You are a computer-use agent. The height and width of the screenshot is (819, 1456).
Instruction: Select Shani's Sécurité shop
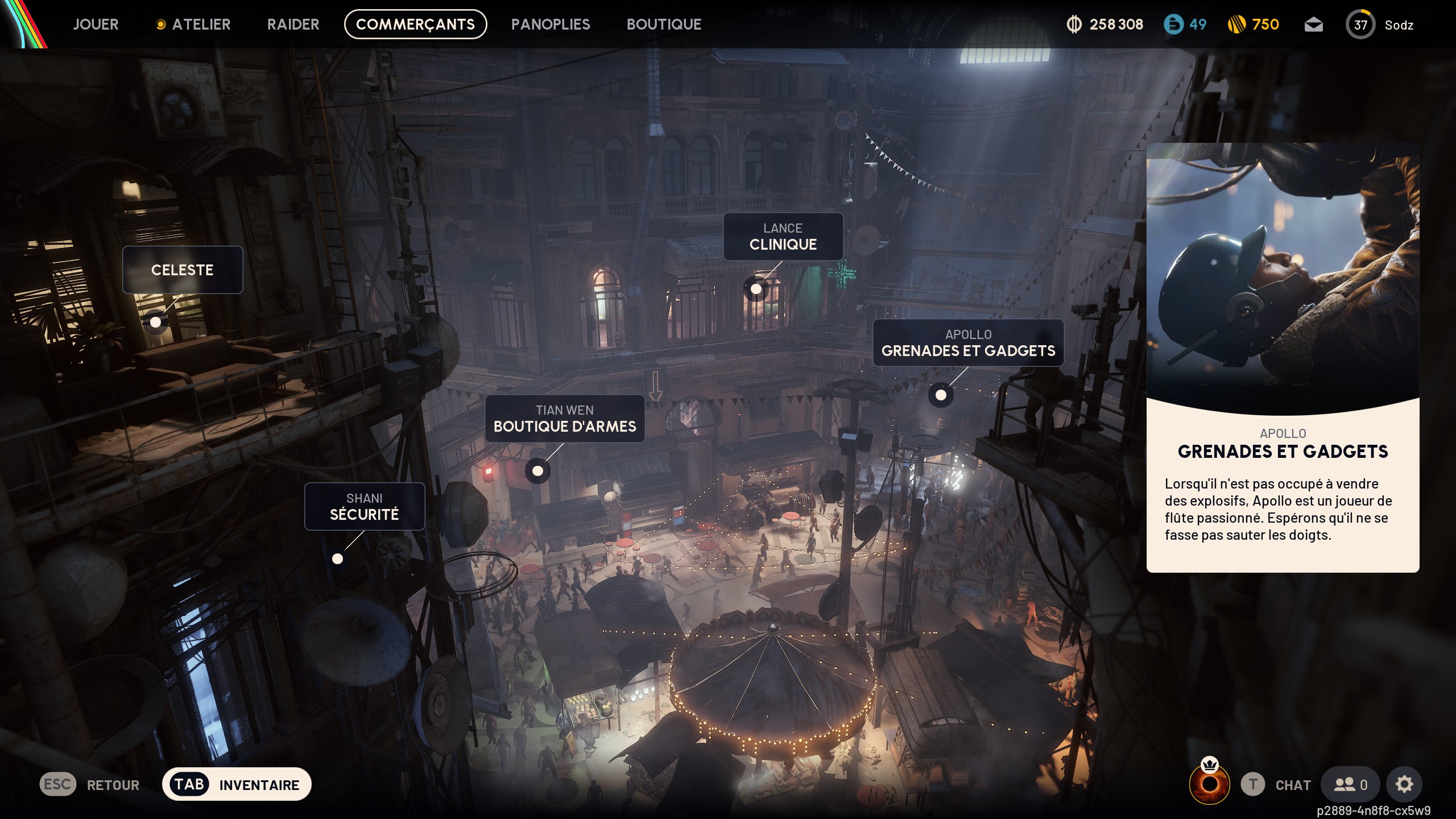pyautogui.click(x=364, y=507)
